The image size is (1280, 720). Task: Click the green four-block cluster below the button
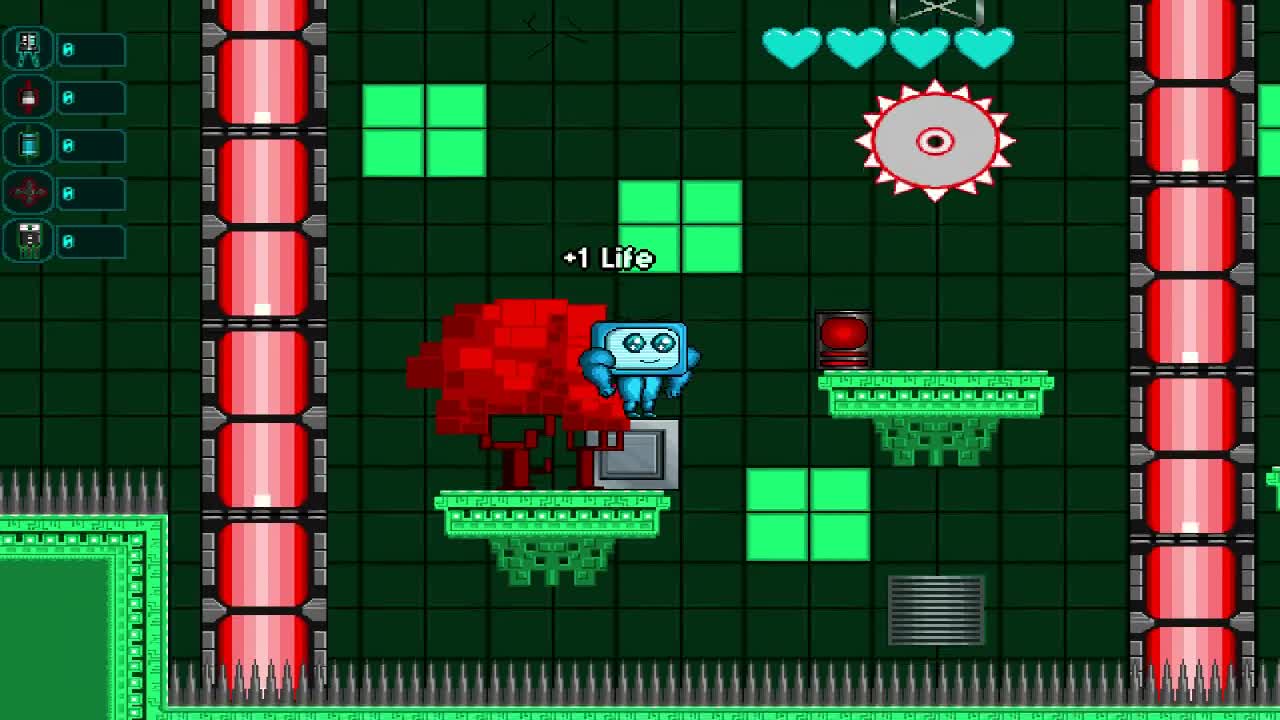point(808,513)
